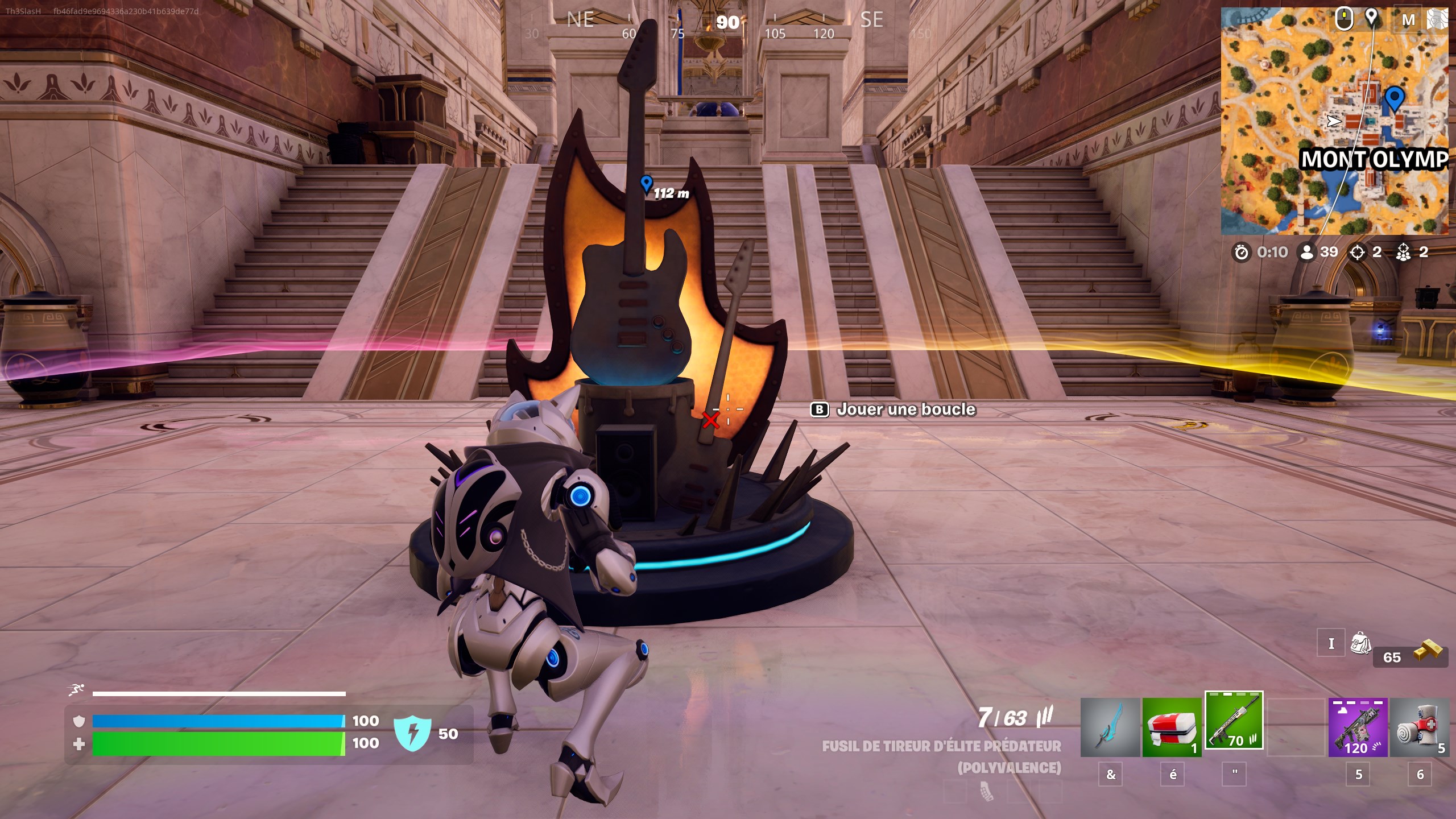The height and width of the screenshot is (819, 1456).
Task: Select the blue blade pickaxe slot
Action: coord(1110,727)
